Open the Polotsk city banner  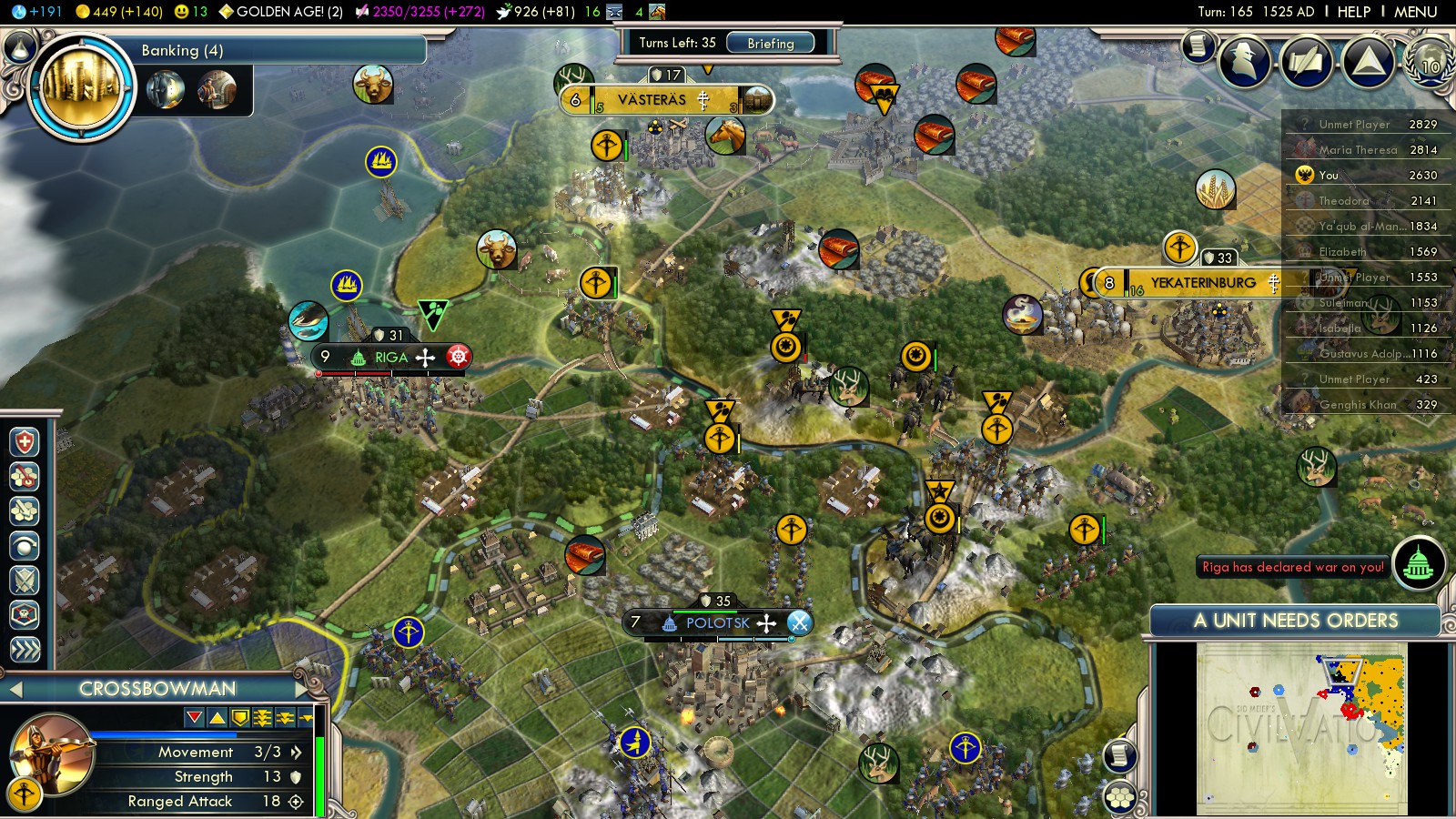717,623
